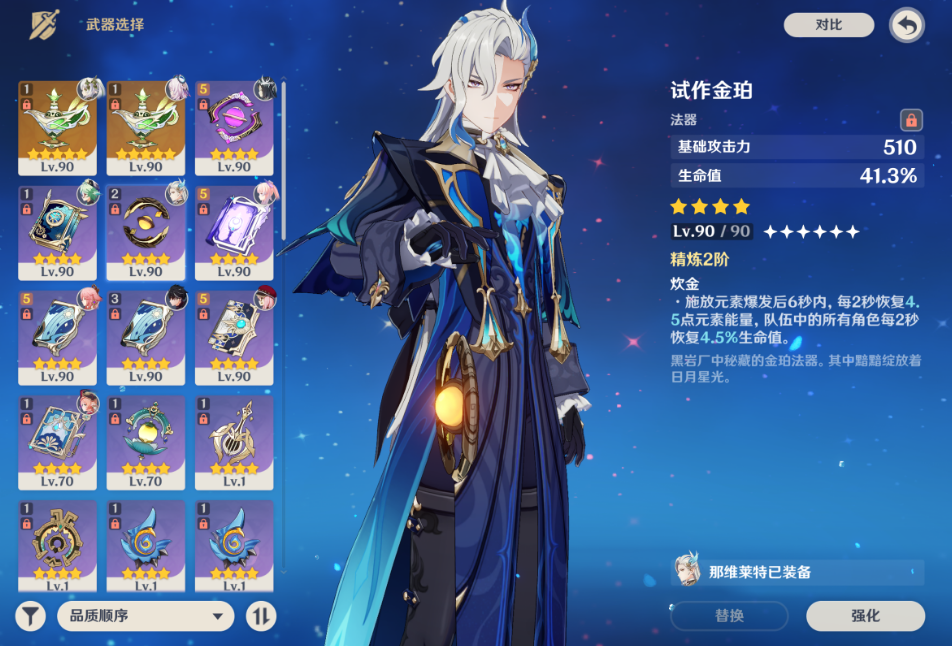Pick the Lv.1 bronze gear catalyst
This screenshot has width=952, height=646.
[58, 545]
